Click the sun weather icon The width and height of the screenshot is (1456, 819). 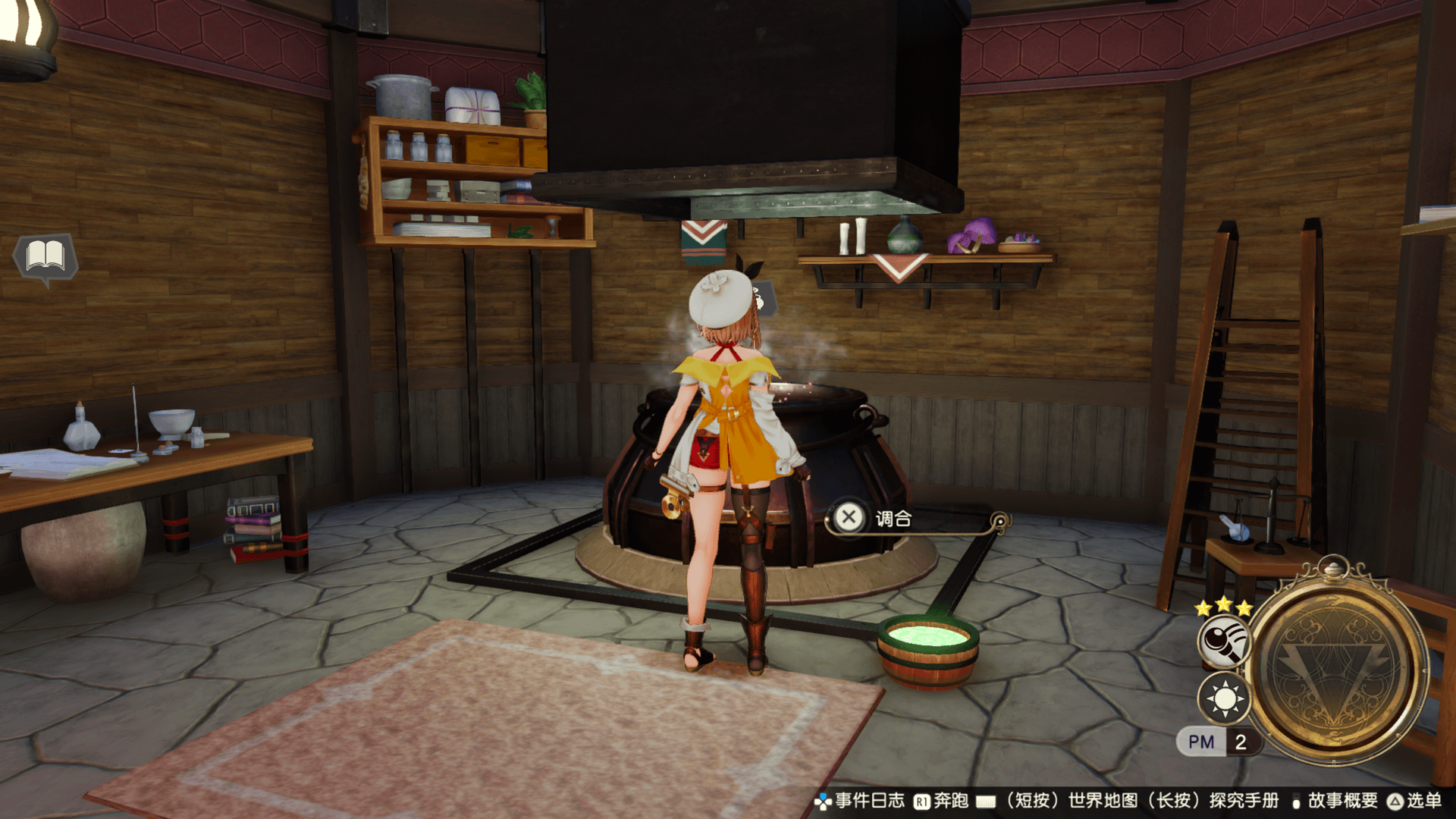click(1224, 698)
